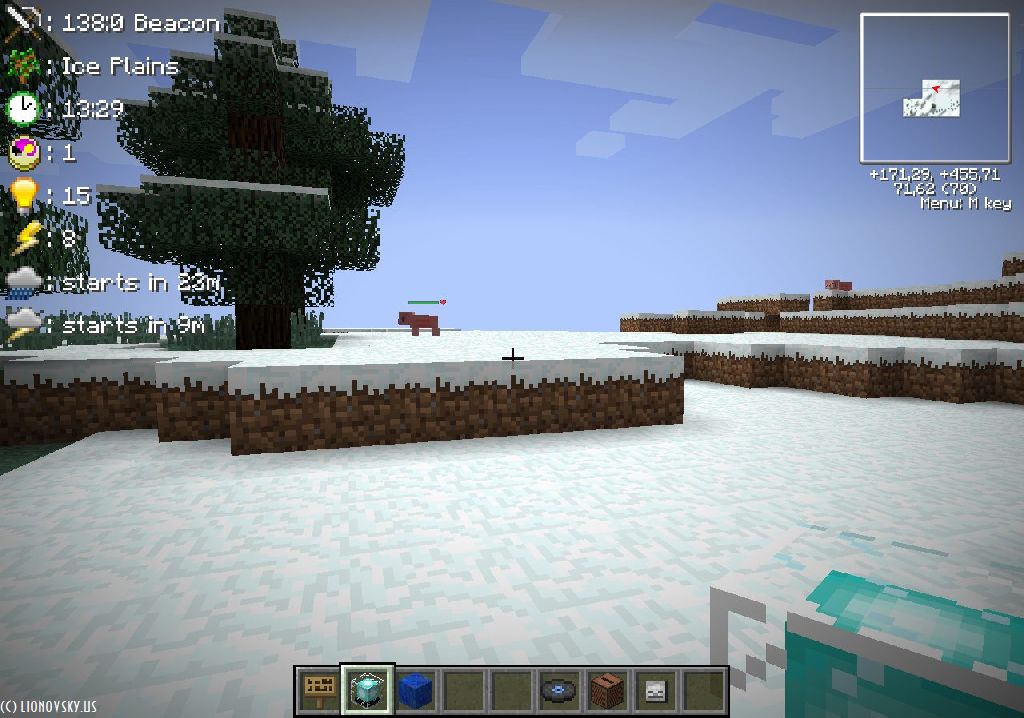
Task: Click the minimap in the corner
Action: 935,88
